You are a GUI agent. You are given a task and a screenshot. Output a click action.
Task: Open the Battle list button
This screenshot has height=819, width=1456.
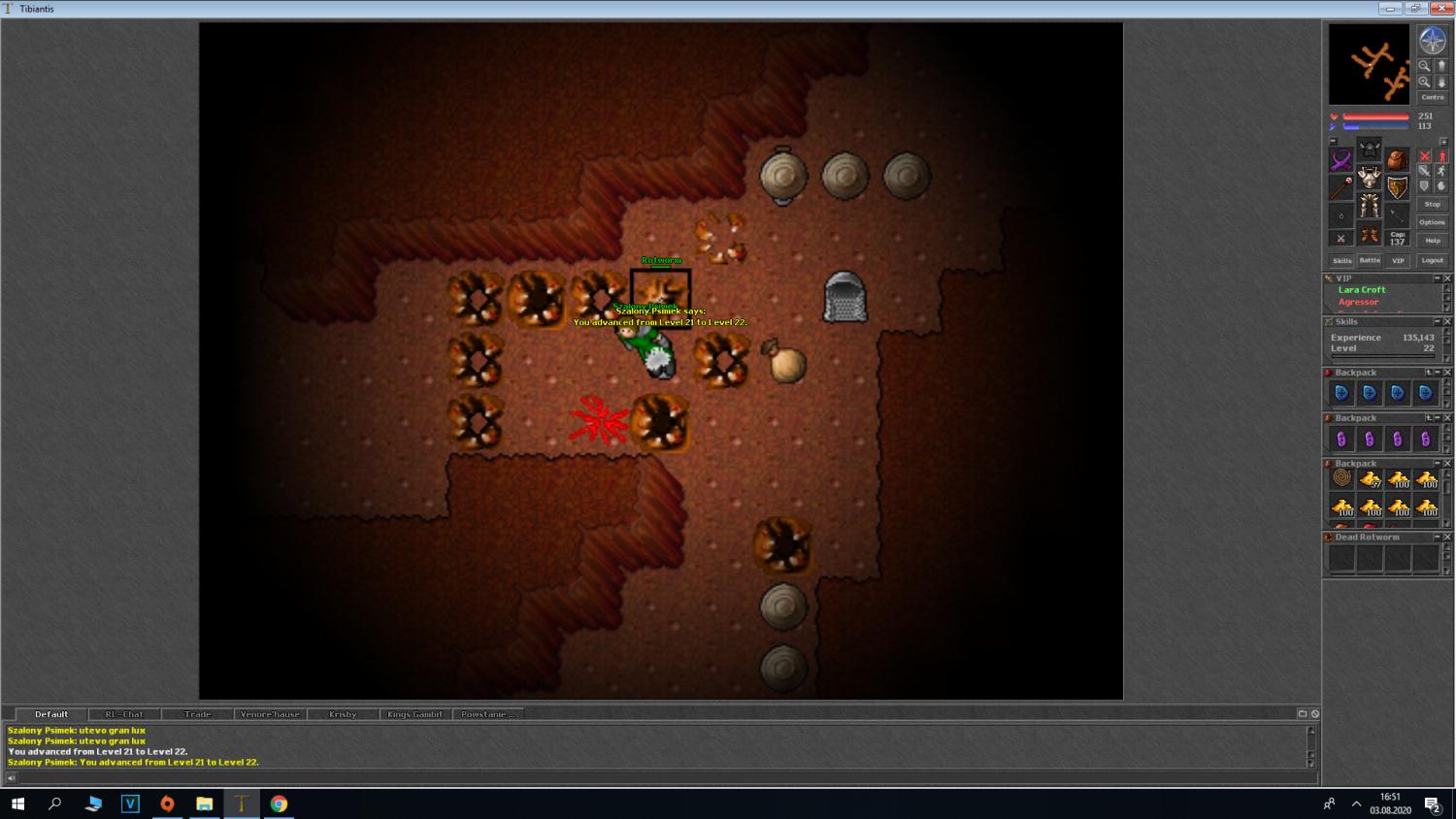point(1370,260)
